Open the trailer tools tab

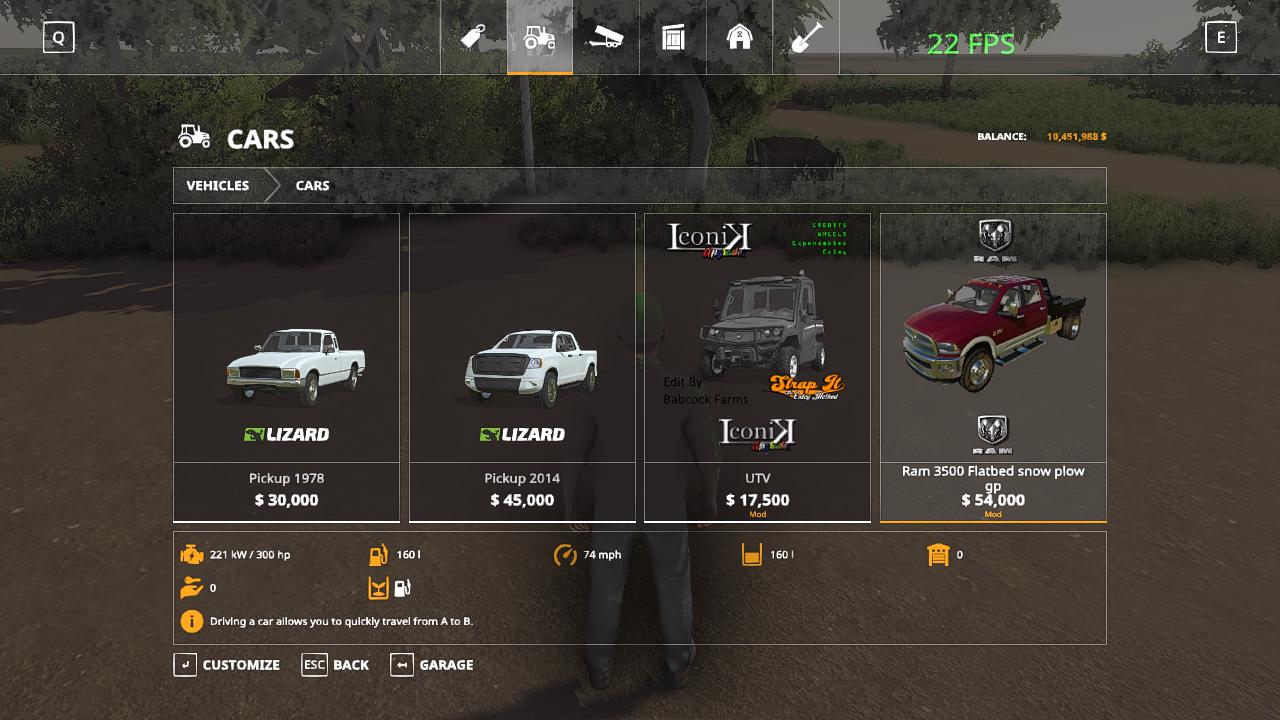[606, 38]
